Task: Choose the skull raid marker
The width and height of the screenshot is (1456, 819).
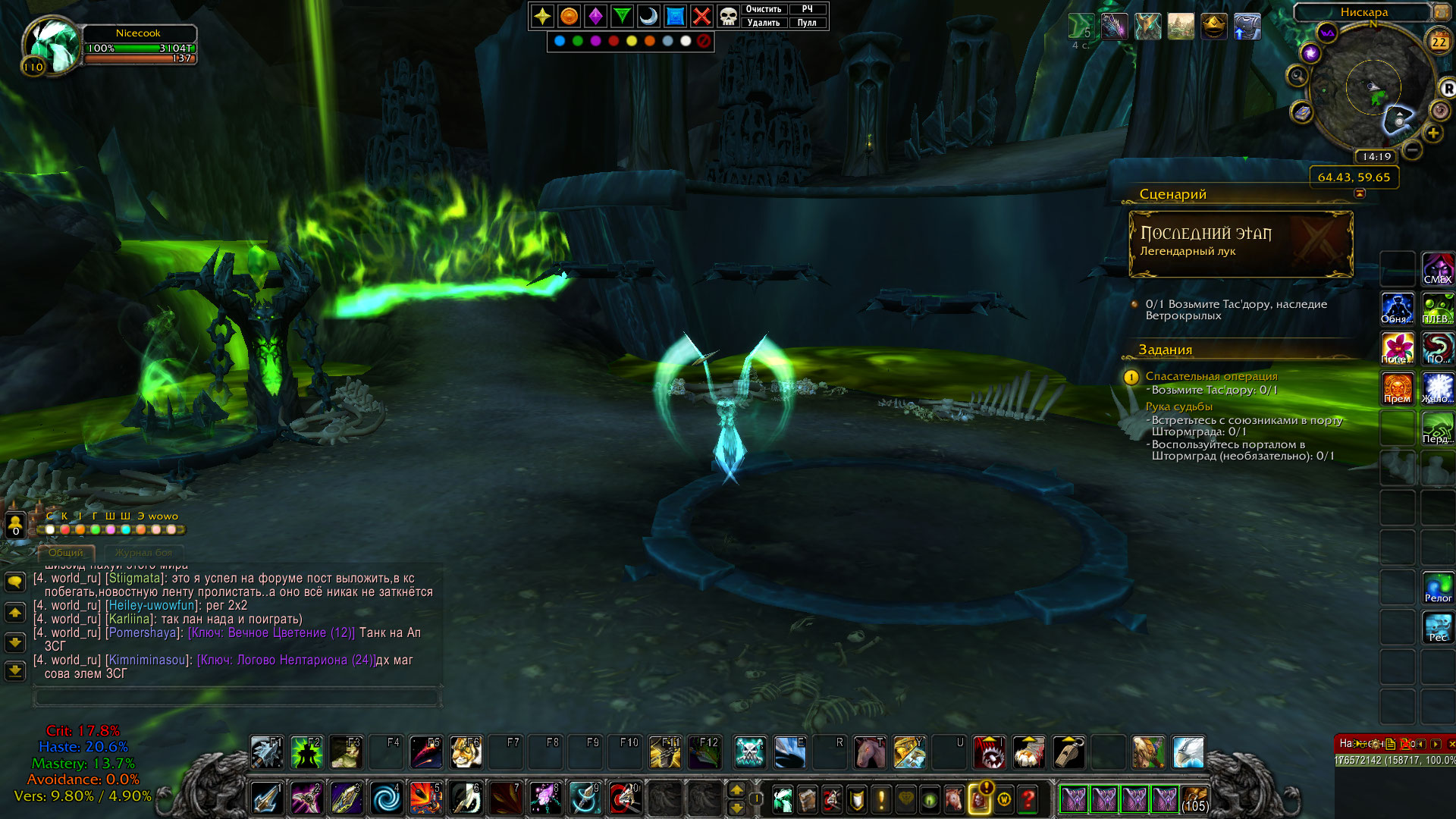Action: (728, 16)
